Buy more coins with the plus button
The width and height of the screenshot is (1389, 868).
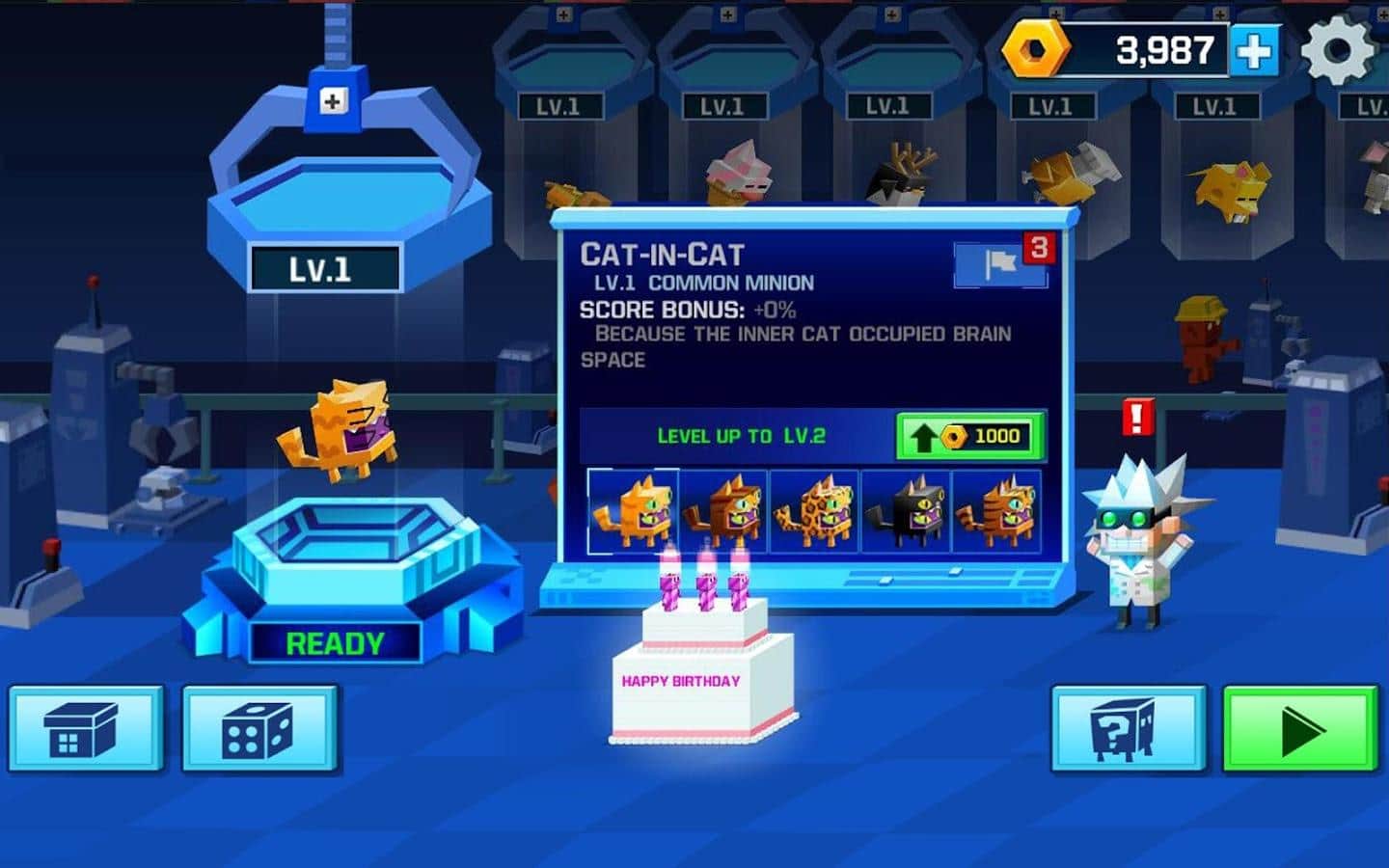1253,50
